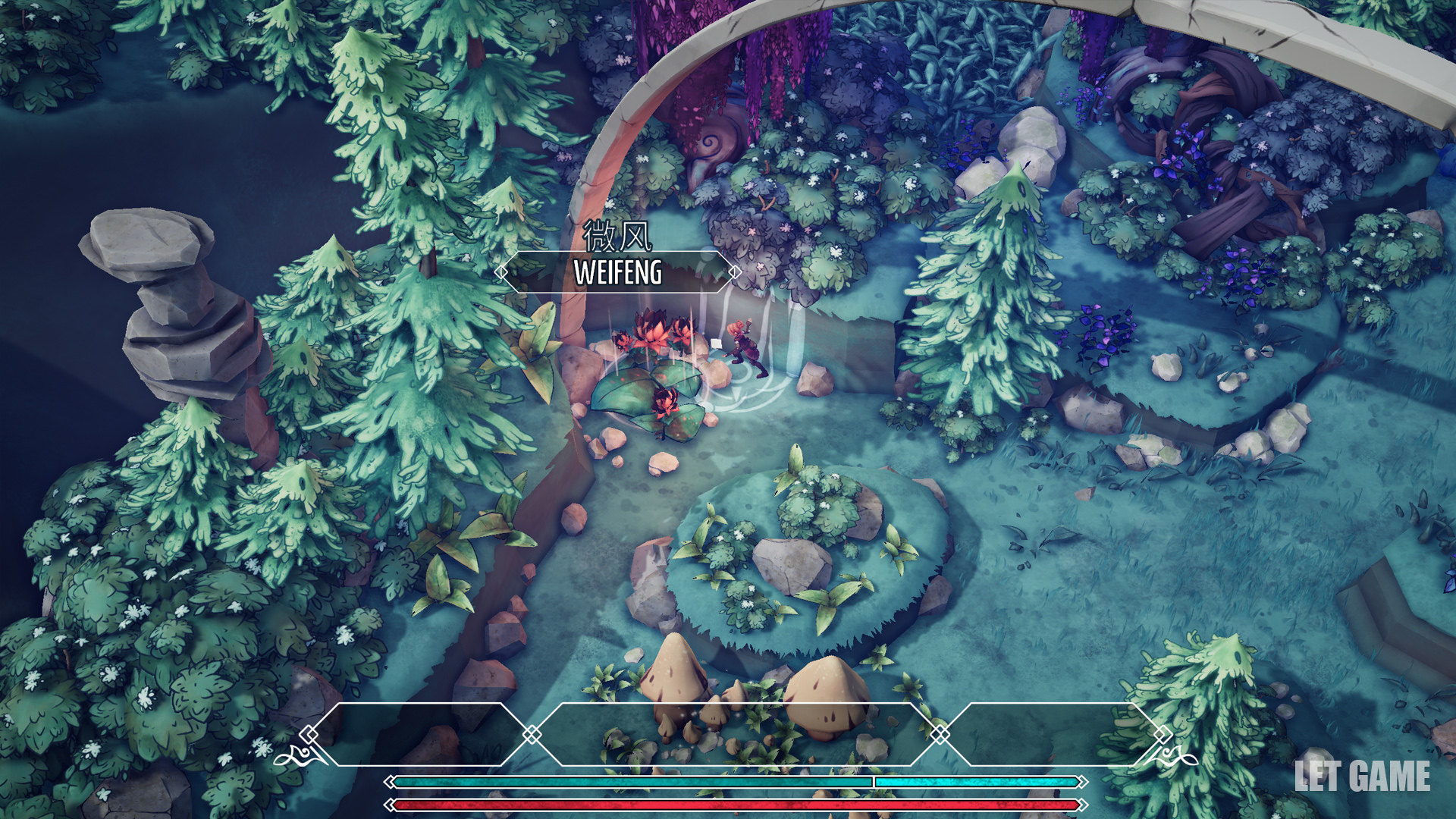Click the LET GAME watermark logo

tap(1362, 777)
